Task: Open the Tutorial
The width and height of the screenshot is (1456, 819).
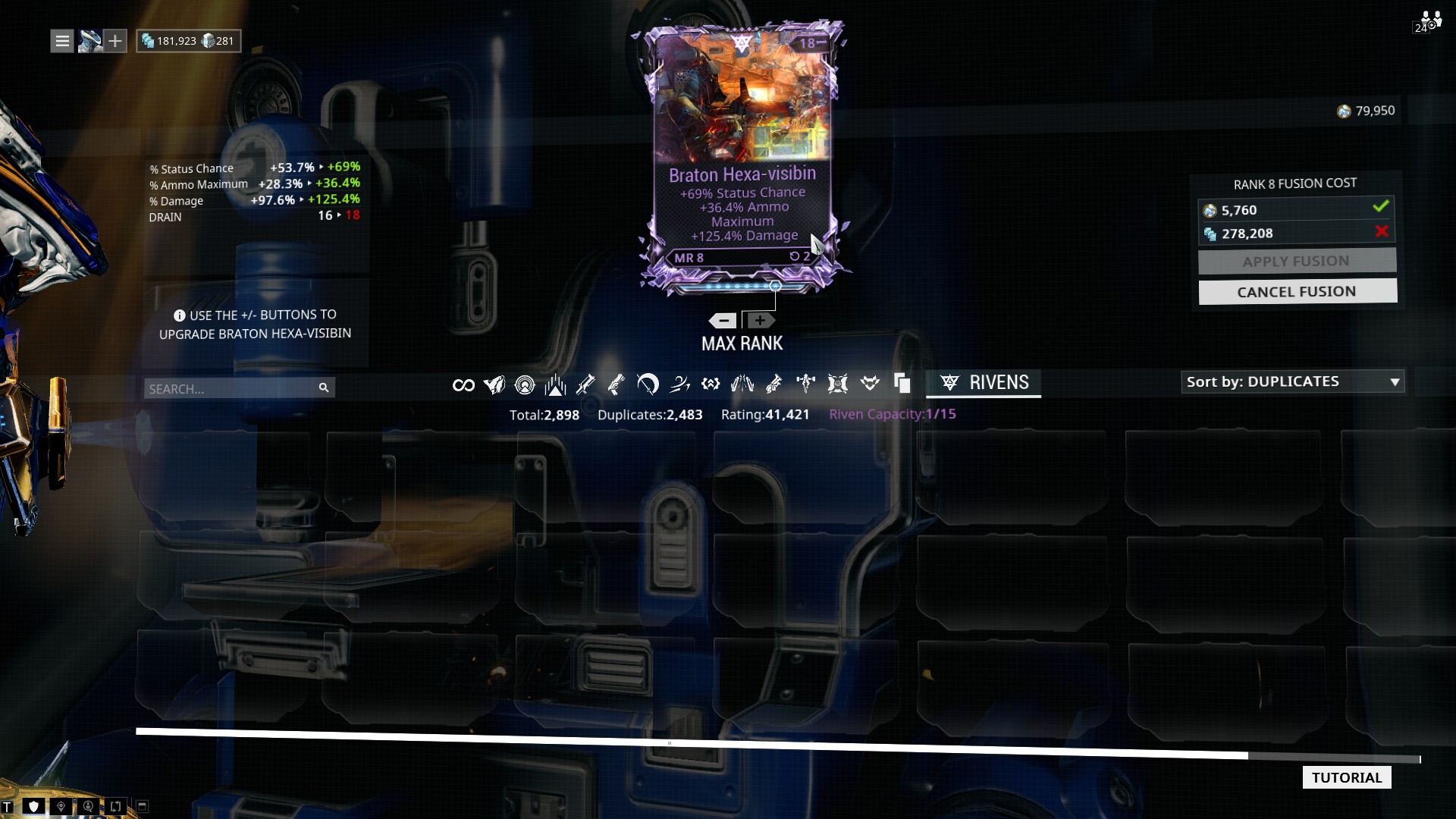Action: point(1346,777)
